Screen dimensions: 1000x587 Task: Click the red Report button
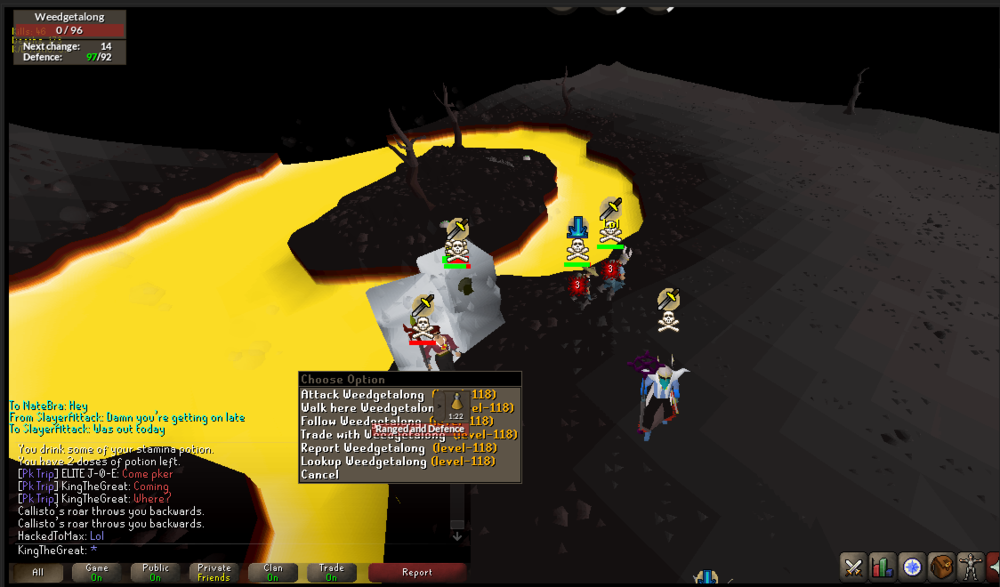click(x=417, y=573)
